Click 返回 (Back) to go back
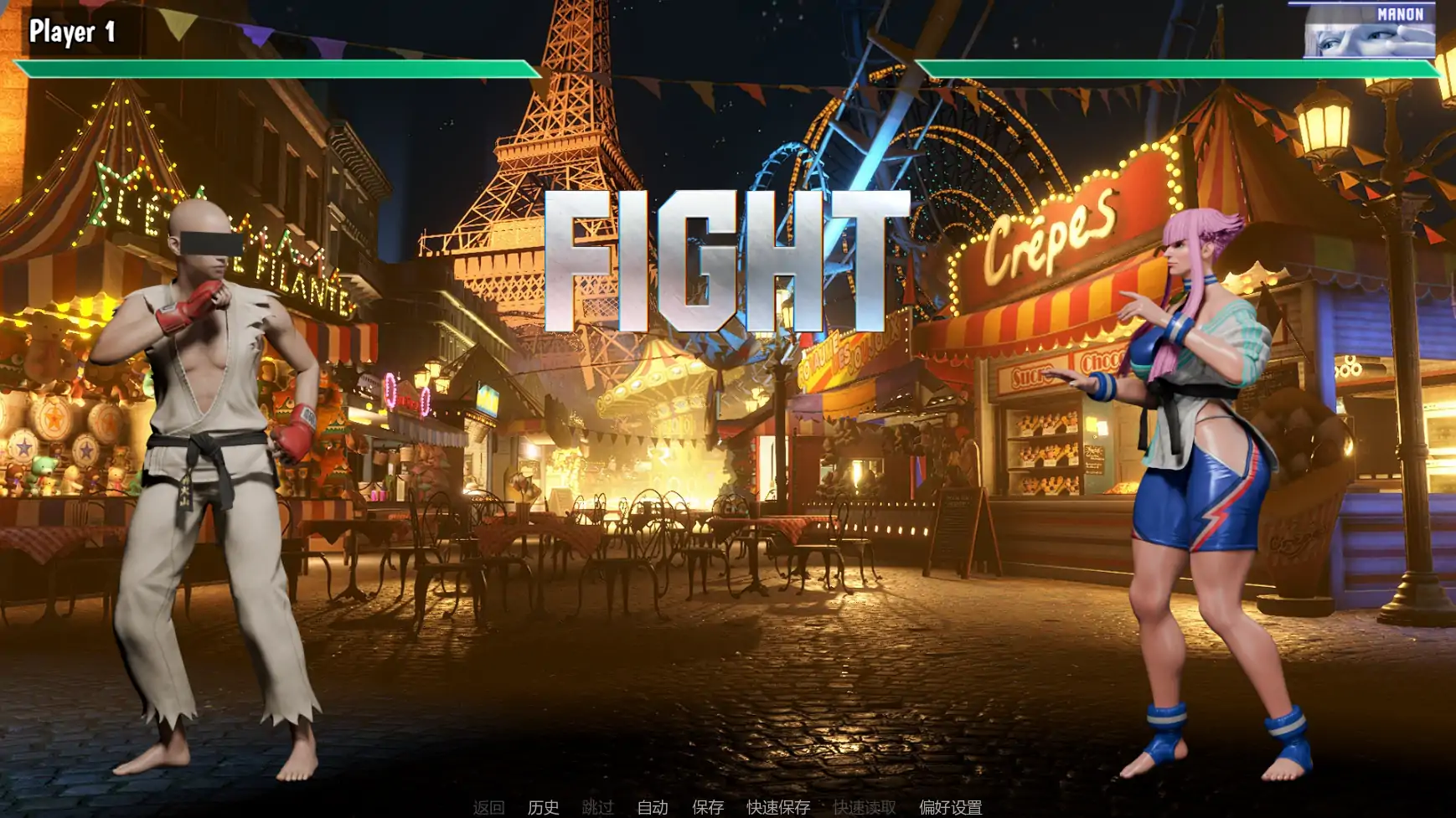 (488, 809)
